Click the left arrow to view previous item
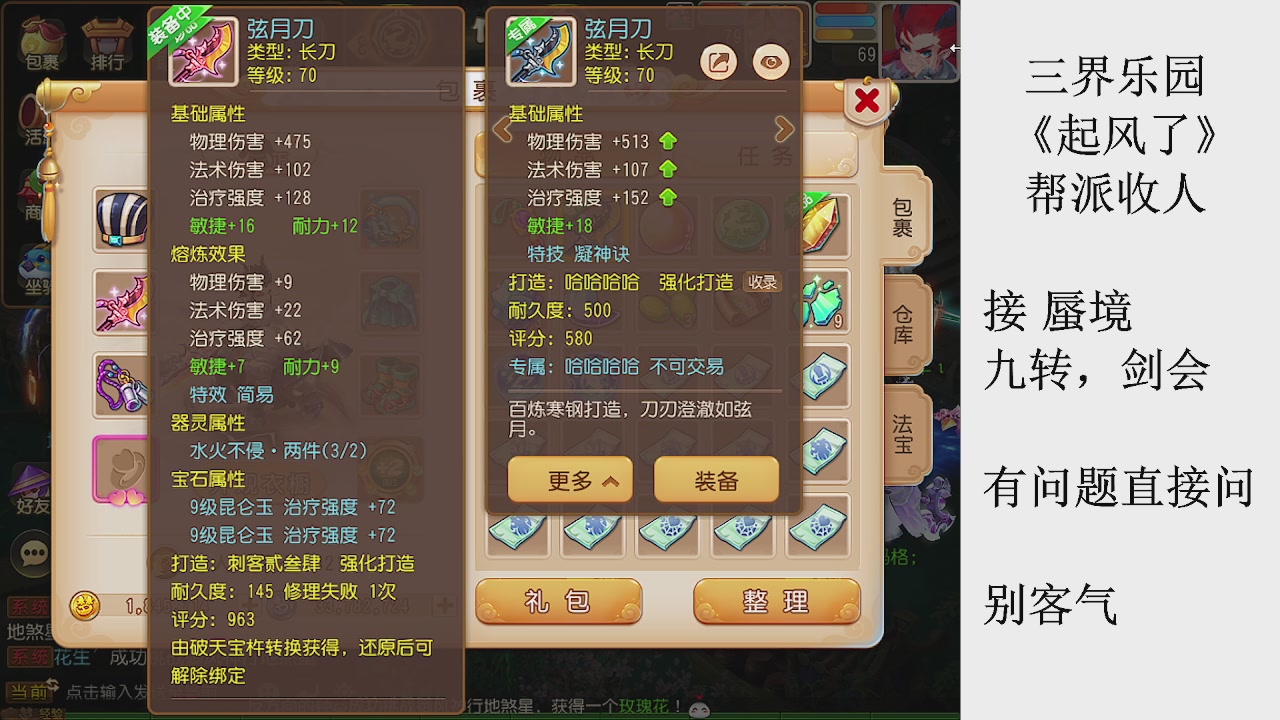 click(503, 129)
